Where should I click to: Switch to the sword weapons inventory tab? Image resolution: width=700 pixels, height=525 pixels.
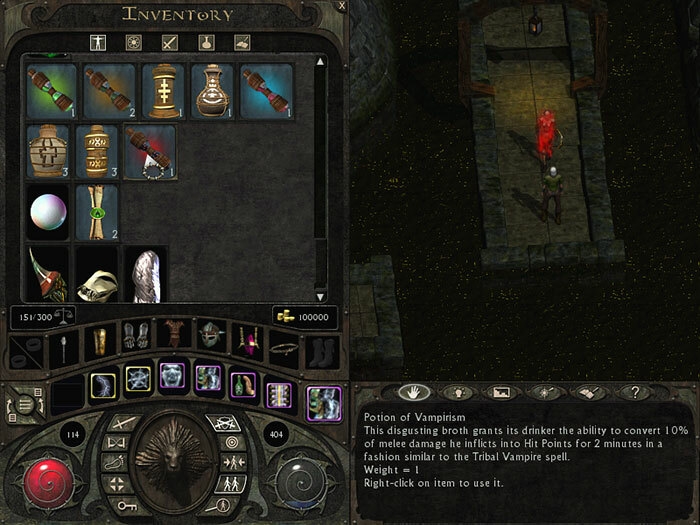(169, 43)
